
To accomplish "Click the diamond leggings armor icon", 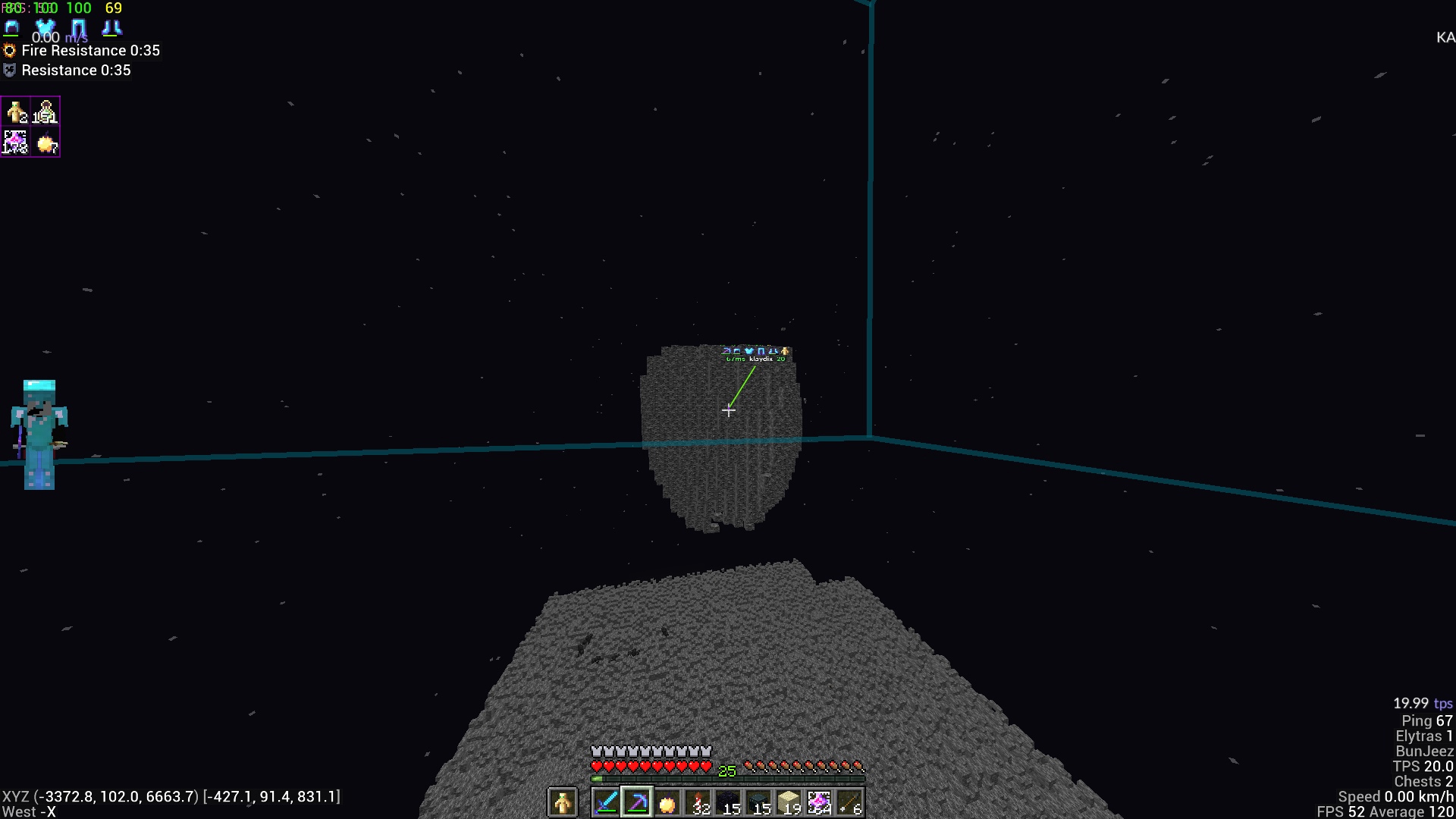I will click(x=79, y=28).
